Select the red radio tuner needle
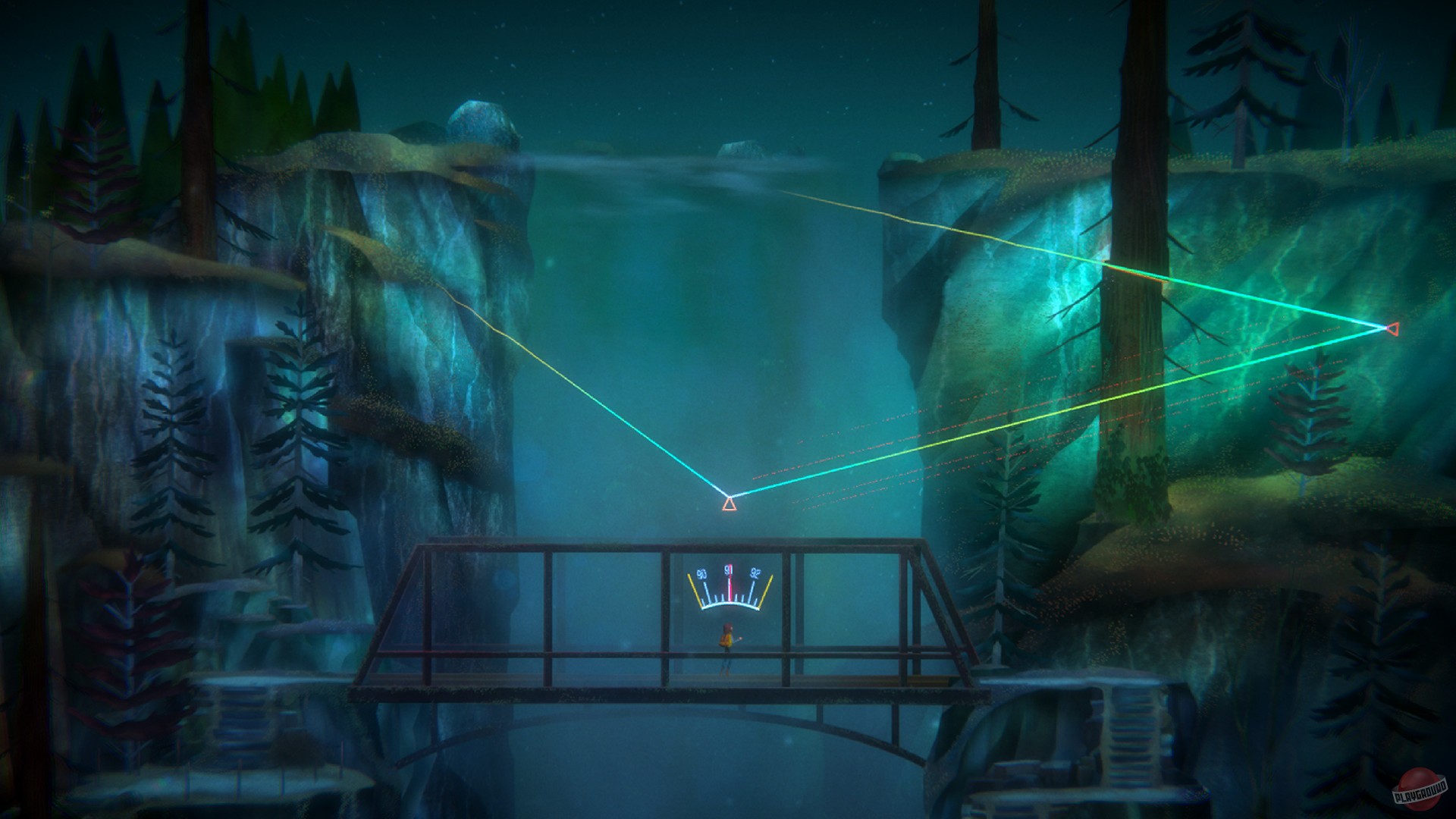Image resolution: width=1456 pixels, height=819 pixels. 730,582
